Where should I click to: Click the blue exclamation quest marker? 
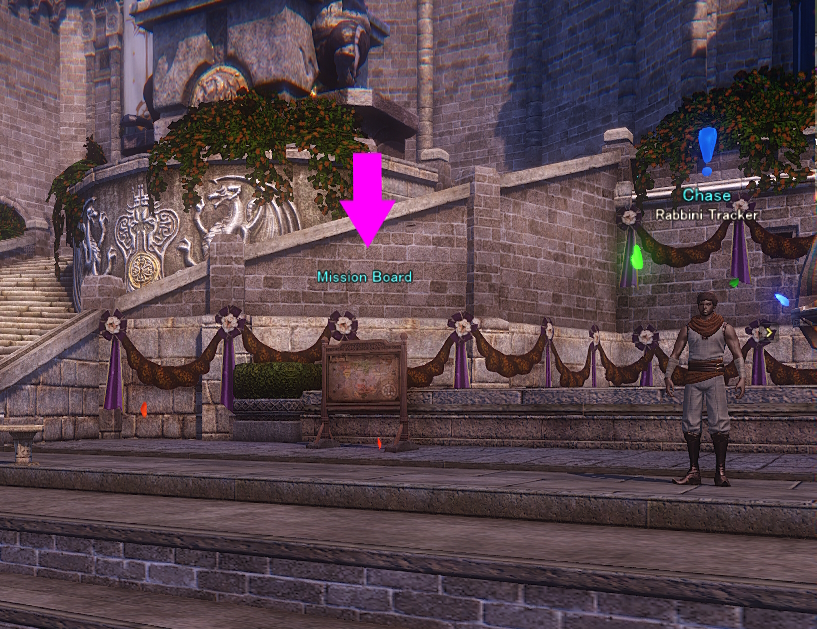pyautogui.click(x=708, y=149)
